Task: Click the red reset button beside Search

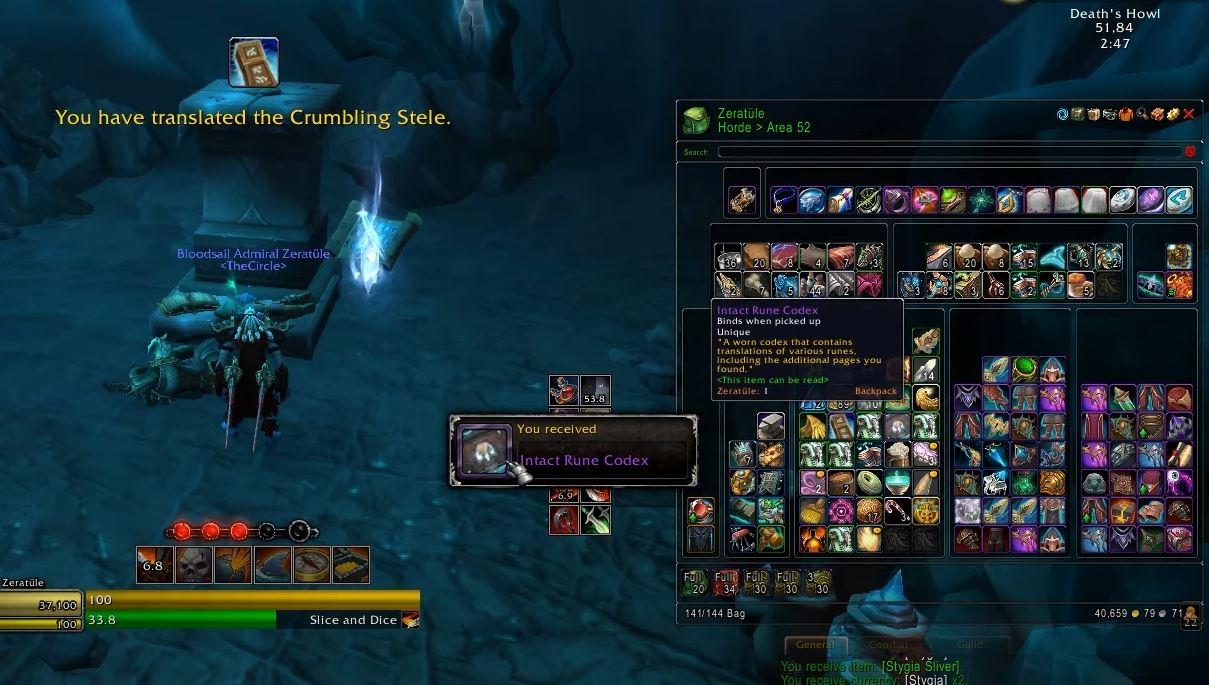Action: [x=1190, y=152]
